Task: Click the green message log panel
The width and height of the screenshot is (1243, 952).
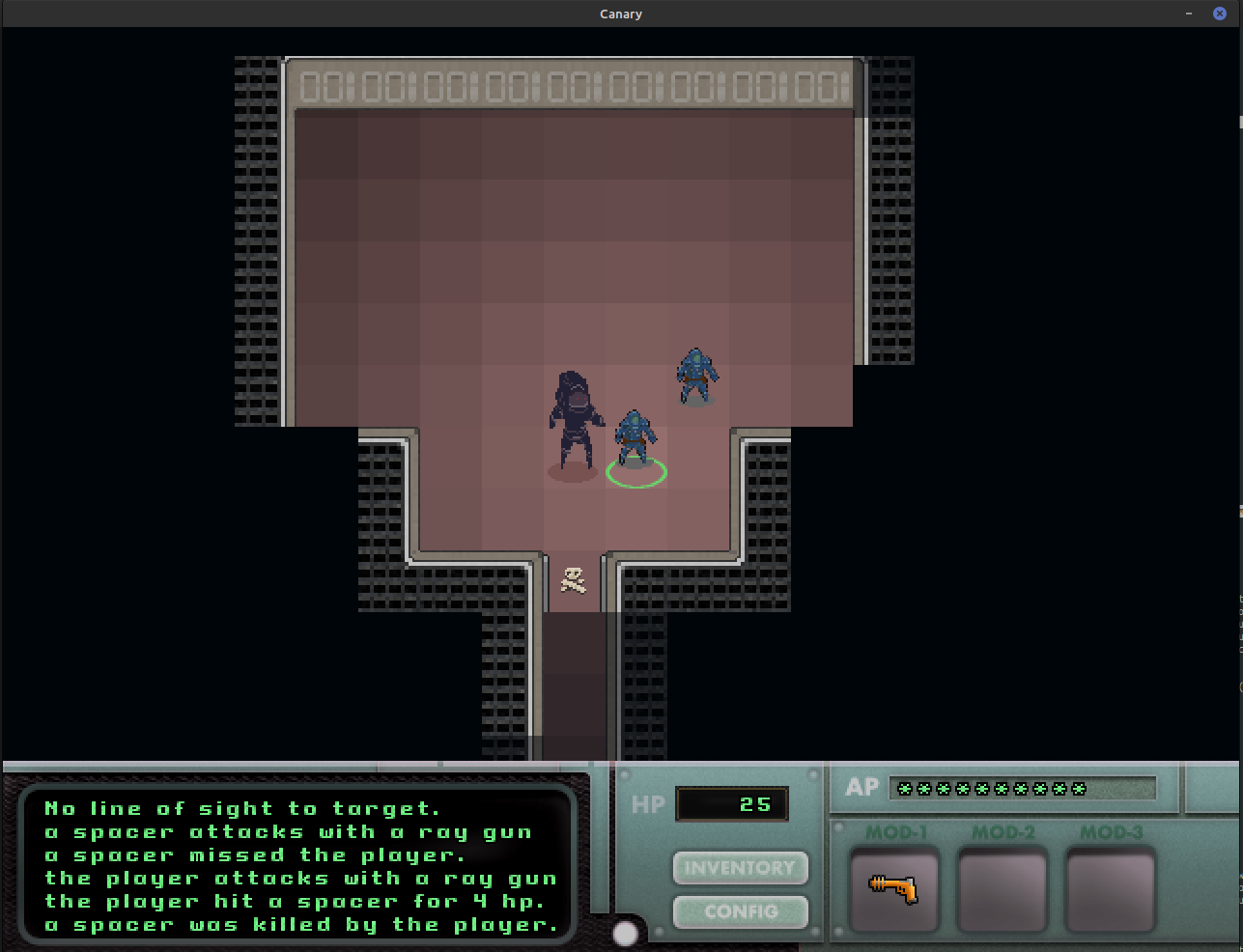Action: 299,866
